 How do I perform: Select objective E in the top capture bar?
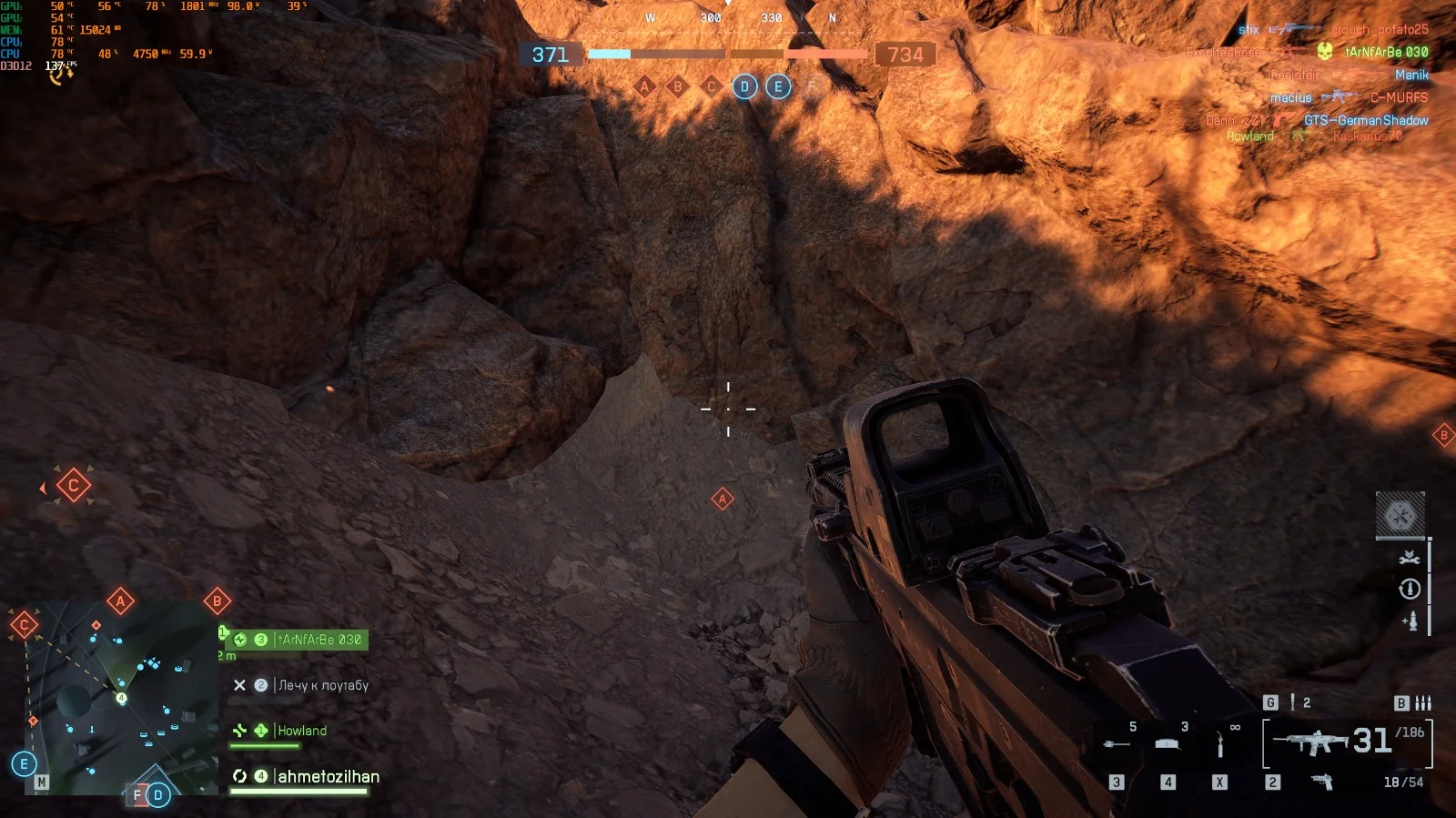tap(778, 87)
